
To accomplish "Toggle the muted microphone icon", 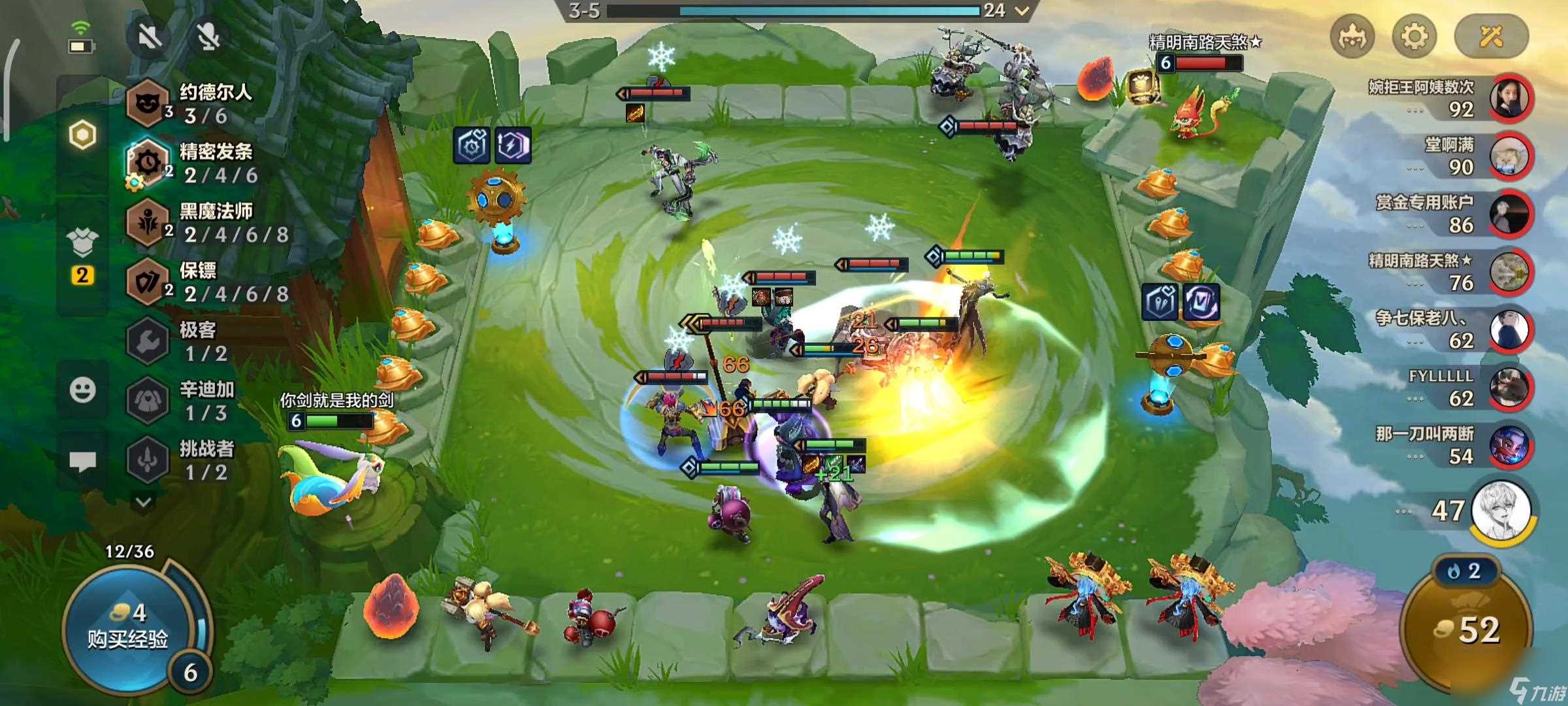I will pos(209,36).
